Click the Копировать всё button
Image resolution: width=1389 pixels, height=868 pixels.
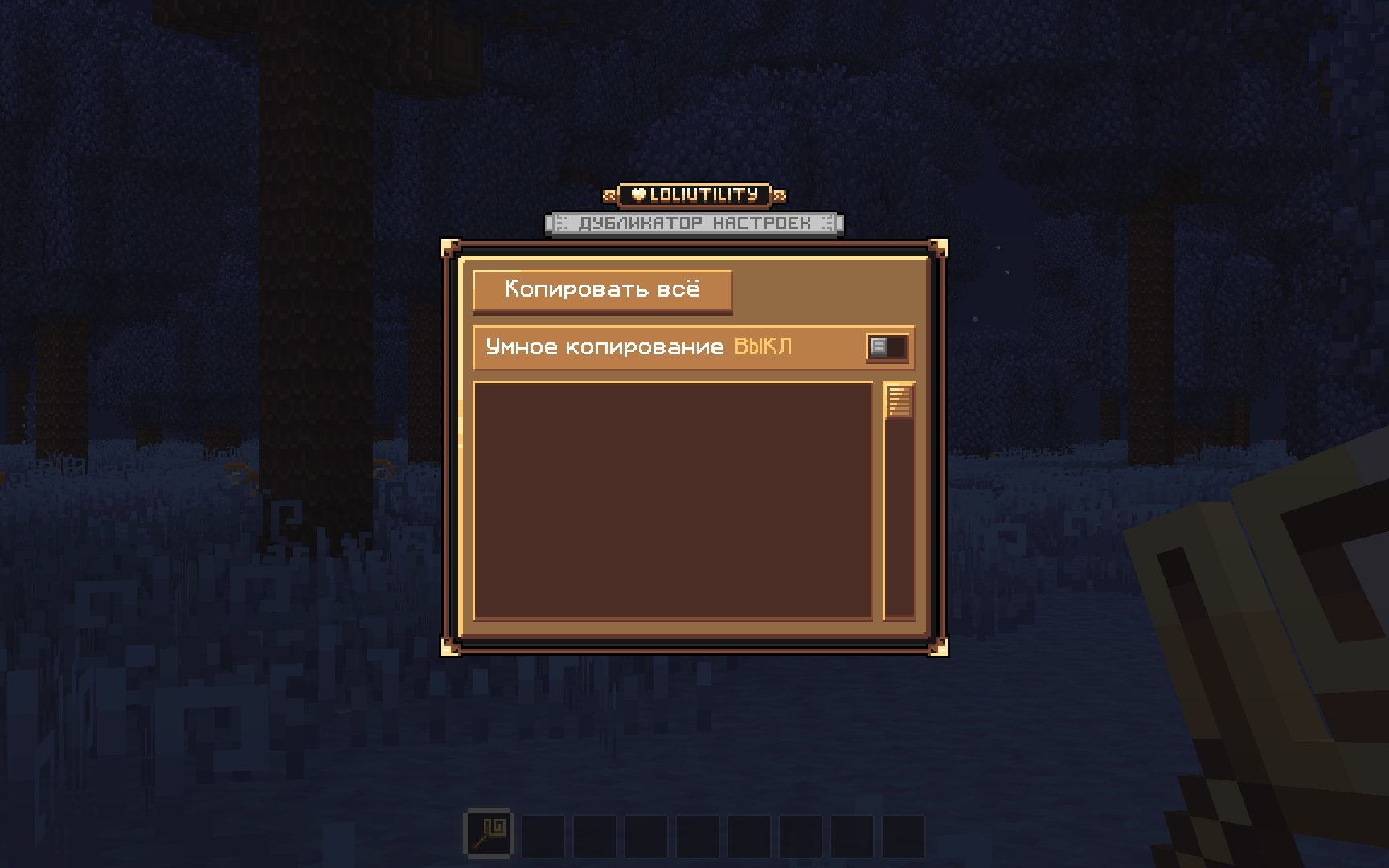pos(602,289)
